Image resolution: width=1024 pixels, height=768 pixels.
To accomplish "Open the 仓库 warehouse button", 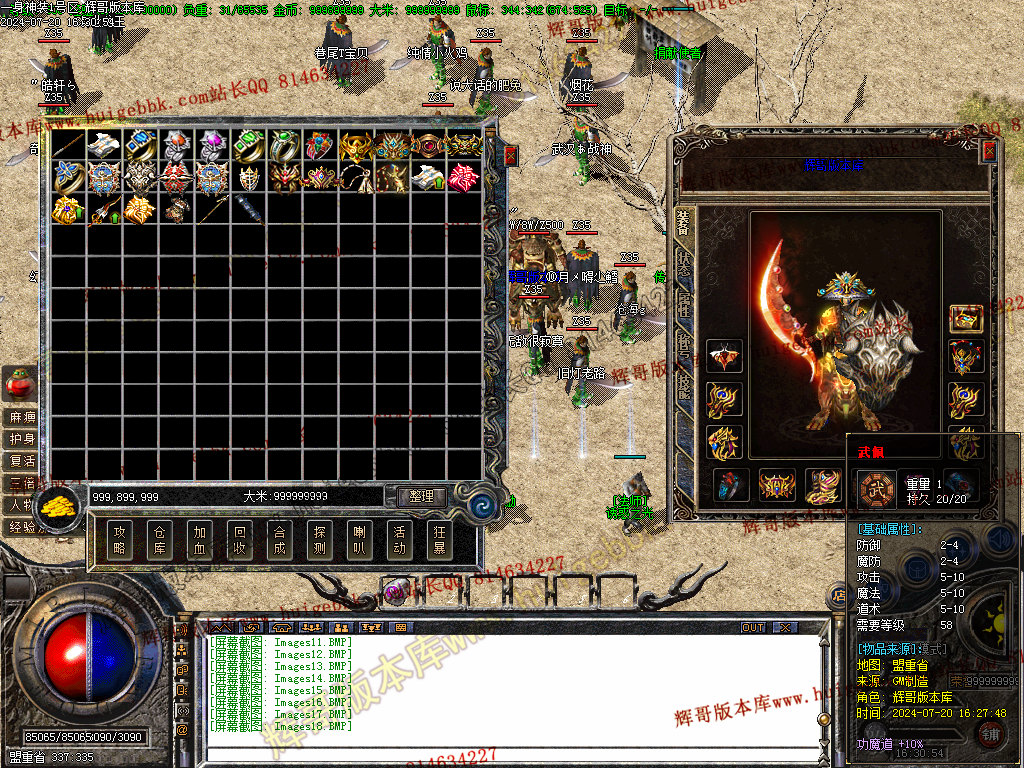I will click(159, 540).
